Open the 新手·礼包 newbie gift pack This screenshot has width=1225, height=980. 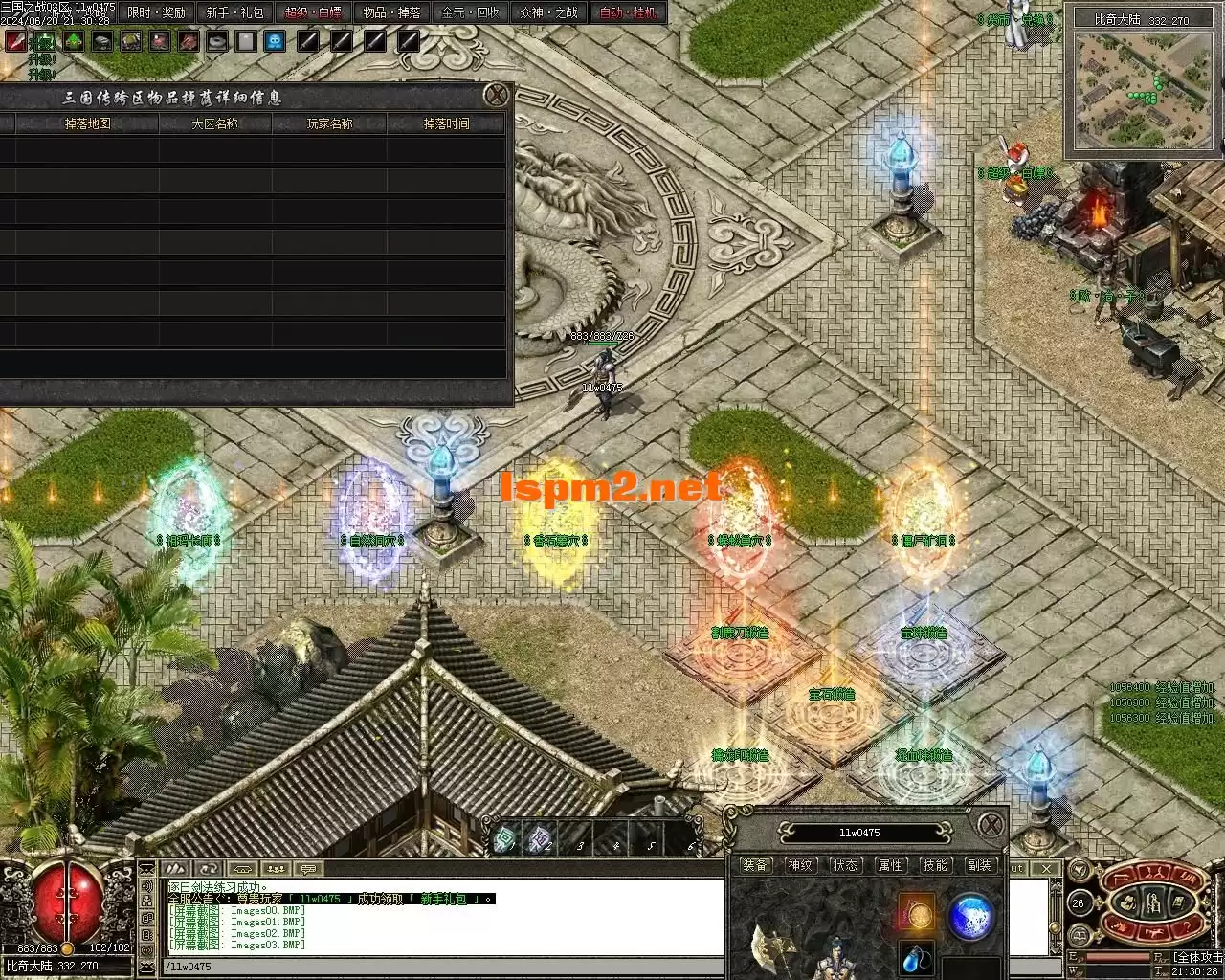pos(234,12)
